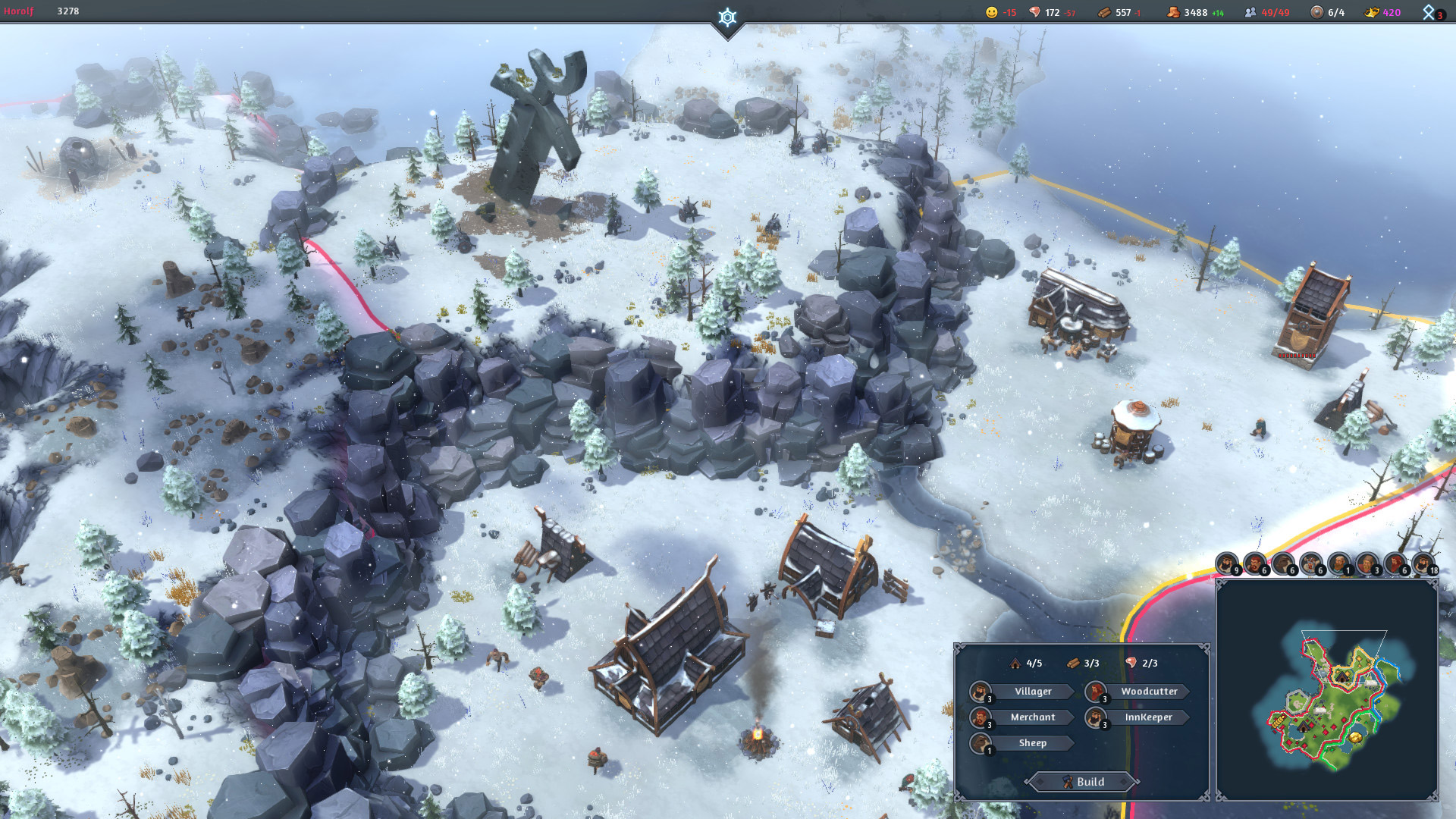The height and width of the screenshot is (819, 1456).
Task: Select the unit portrait showing count 9
Action: [1226, 563]
